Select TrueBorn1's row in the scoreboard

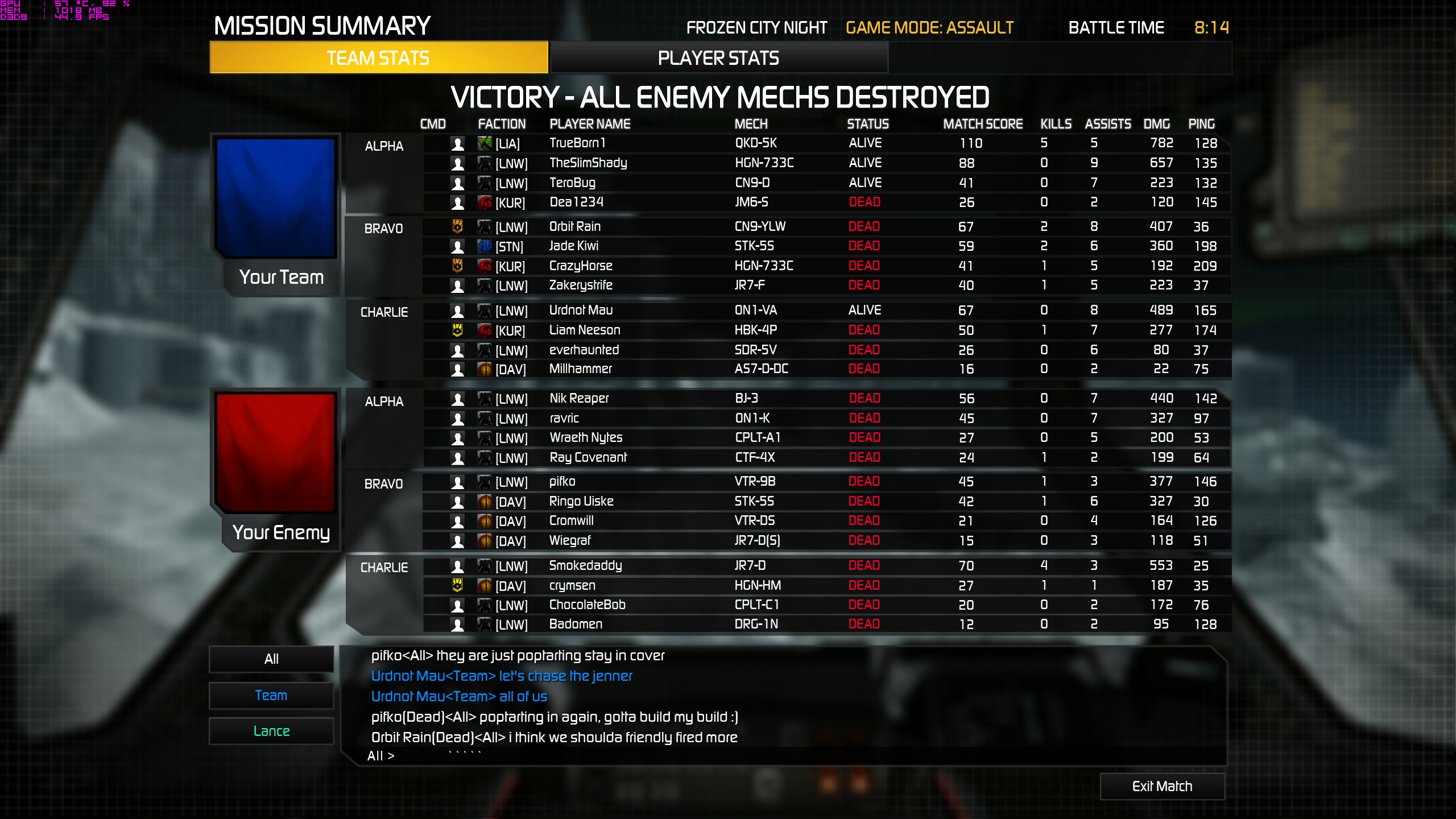coord(825,143)
